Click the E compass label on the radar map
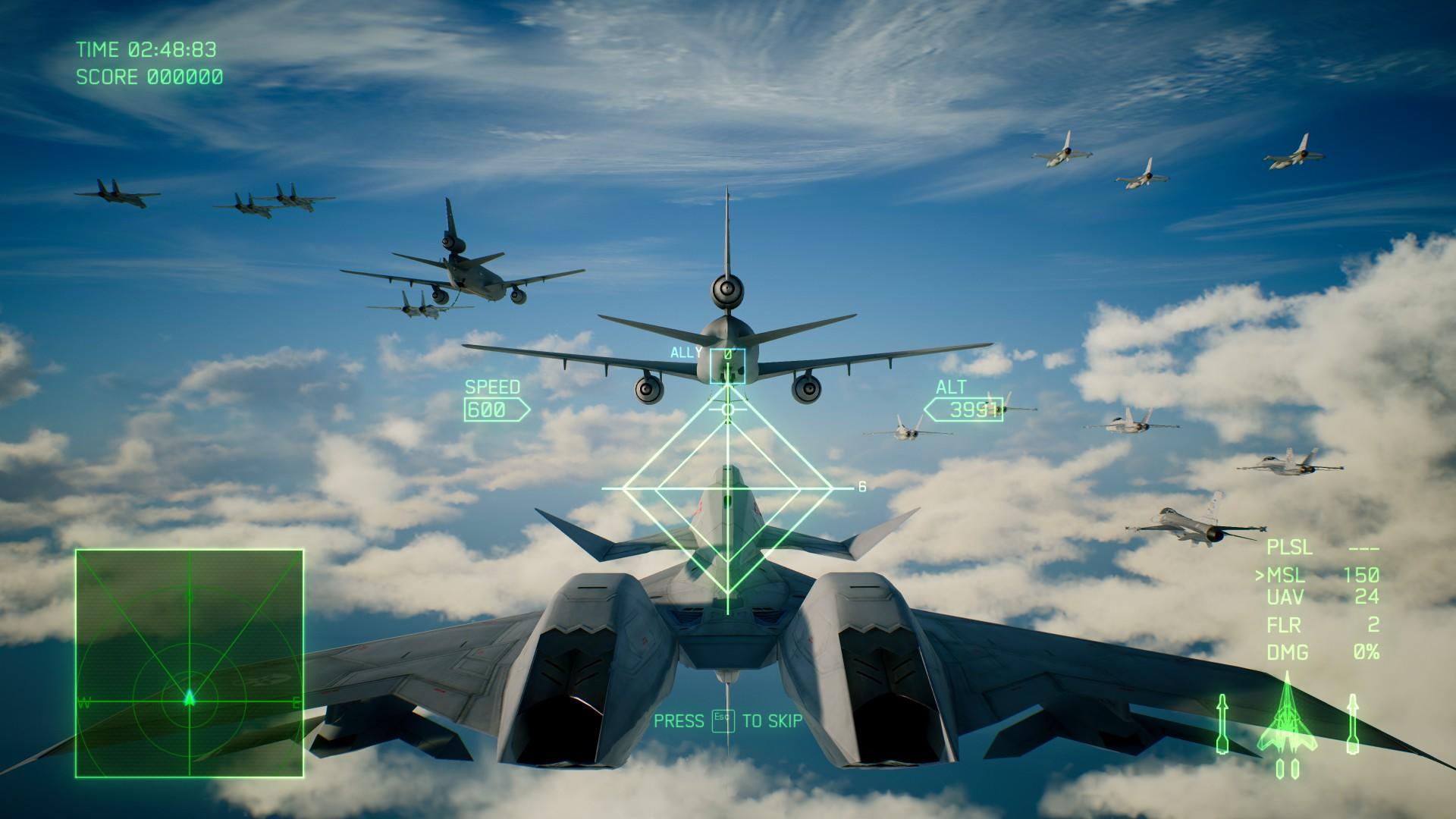Viewport: 1456px width, 819px height. [297, 703]
